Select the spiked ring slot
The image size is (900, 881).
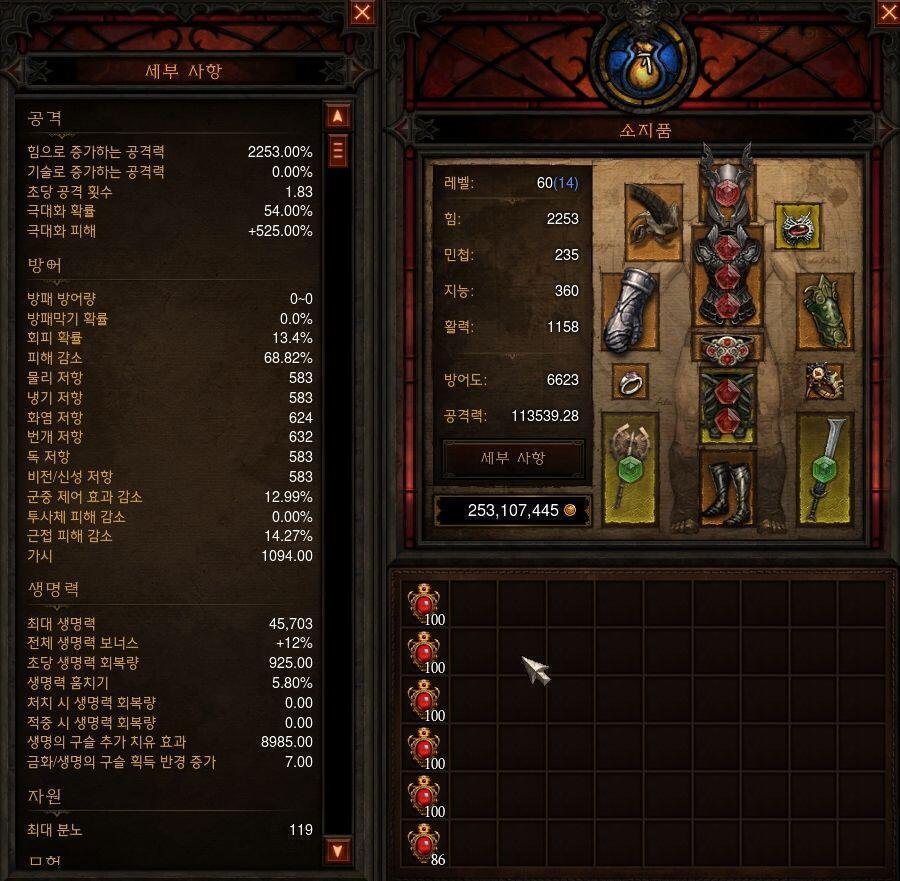(x=824, y=380)
